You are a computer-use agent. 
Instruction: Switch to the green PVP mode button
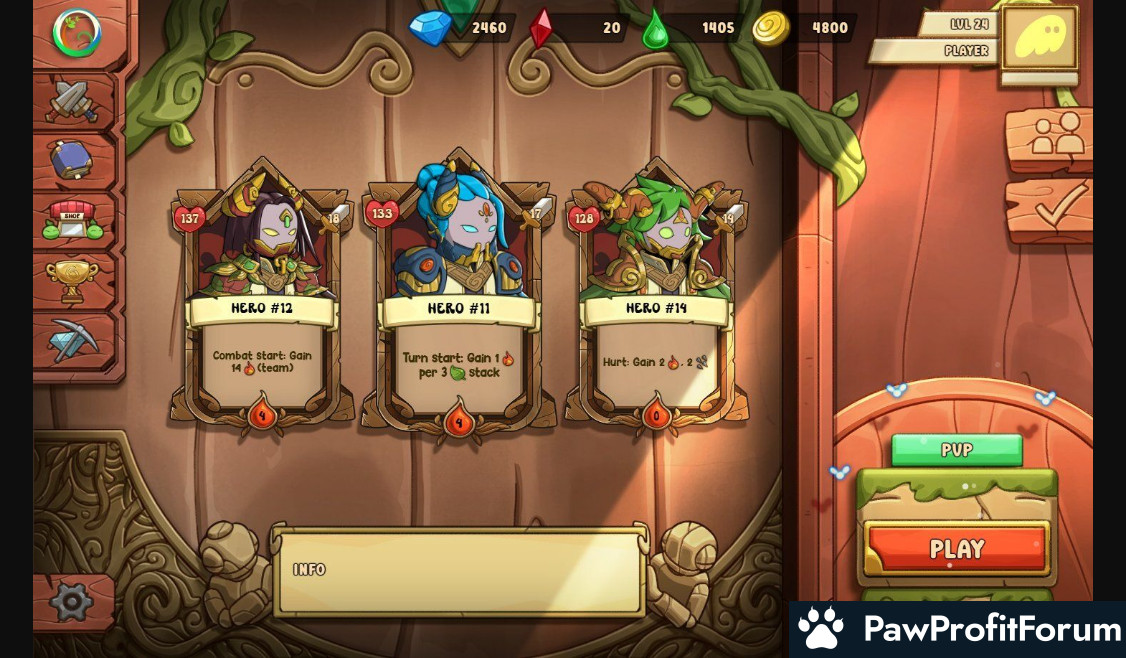(956, 450)
